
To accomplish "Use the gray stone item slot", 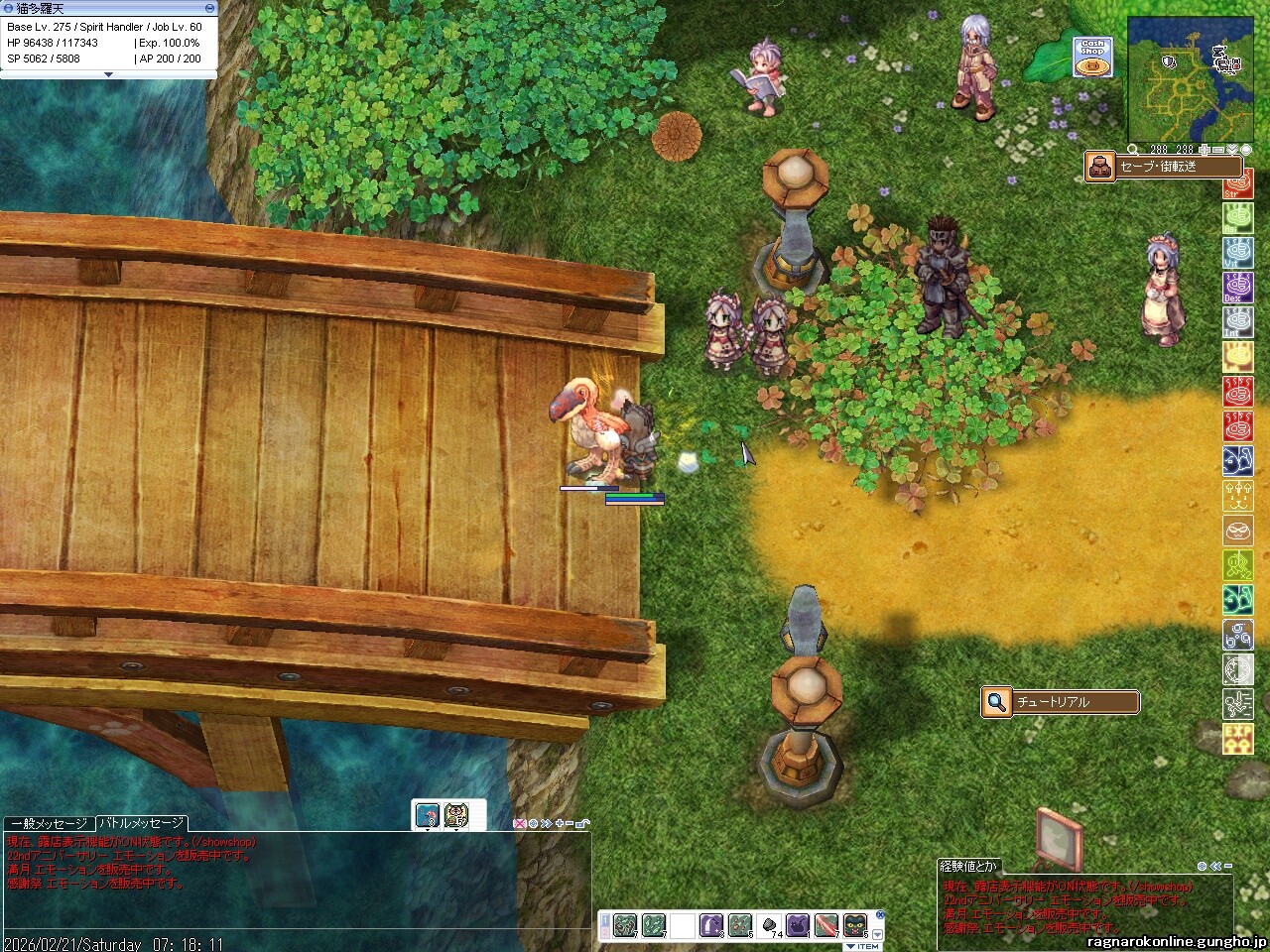I will (x=769, y=925).
